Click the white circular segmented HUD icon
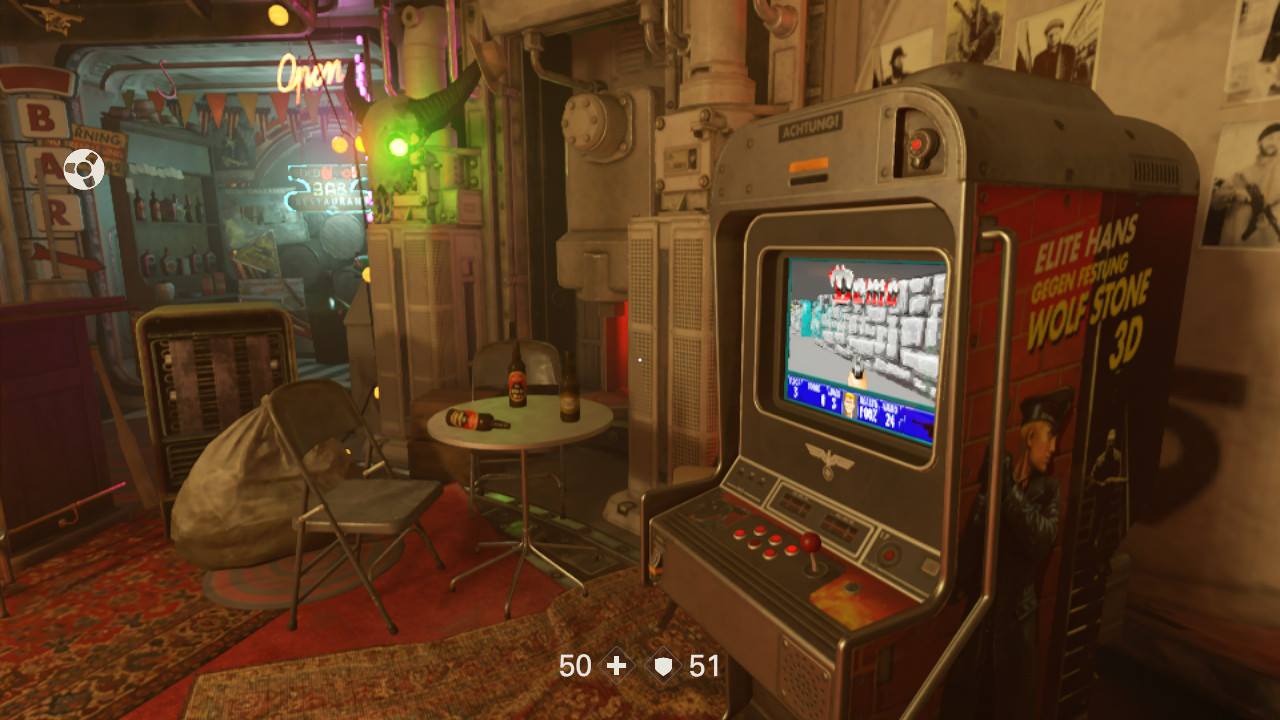The height and width of the screenshot is (720, 1280). coord(84,170)
